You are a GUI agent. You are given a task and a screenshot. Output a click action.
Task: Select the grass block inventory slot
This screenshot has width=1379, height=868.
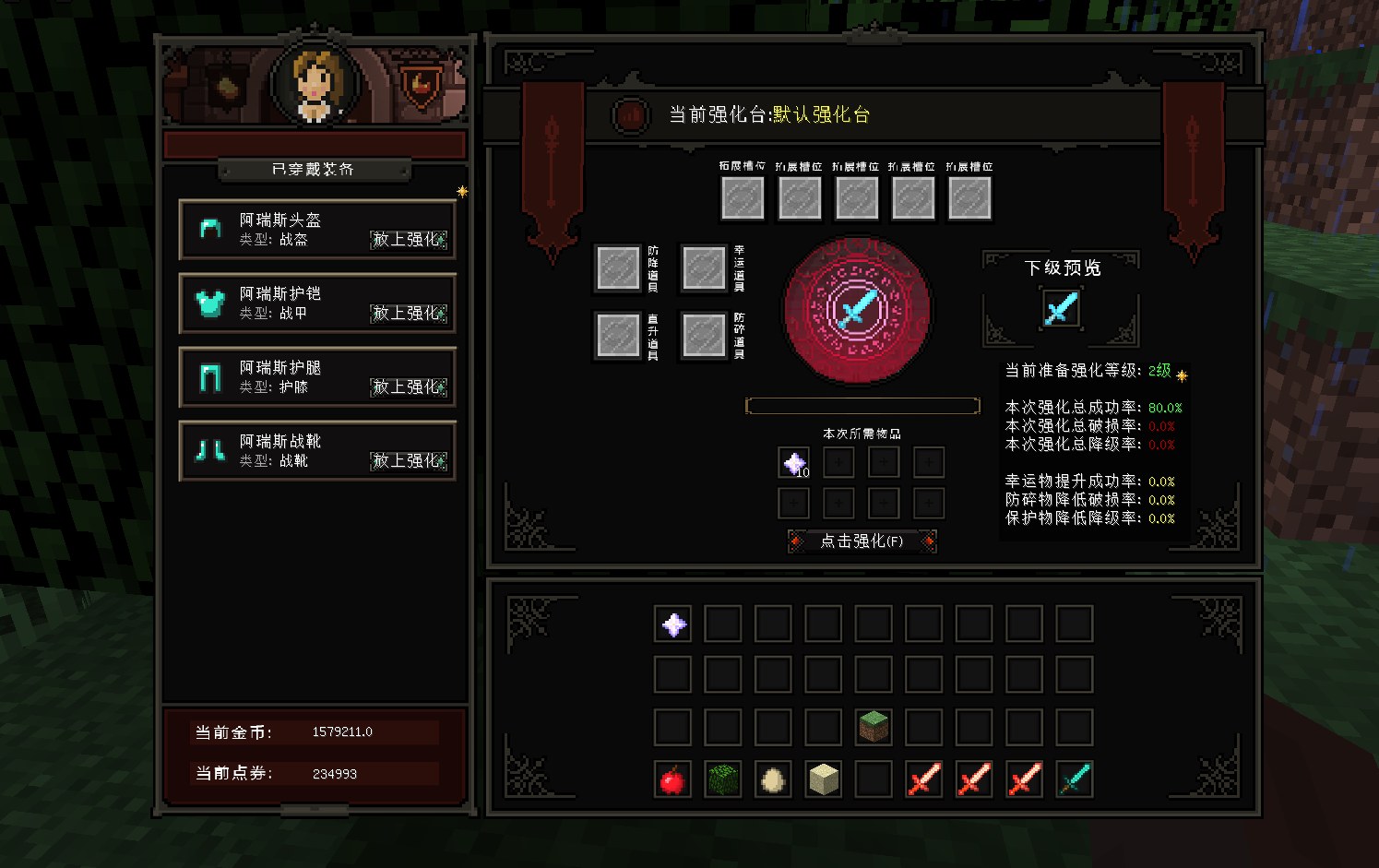click(x=874, y=727)
